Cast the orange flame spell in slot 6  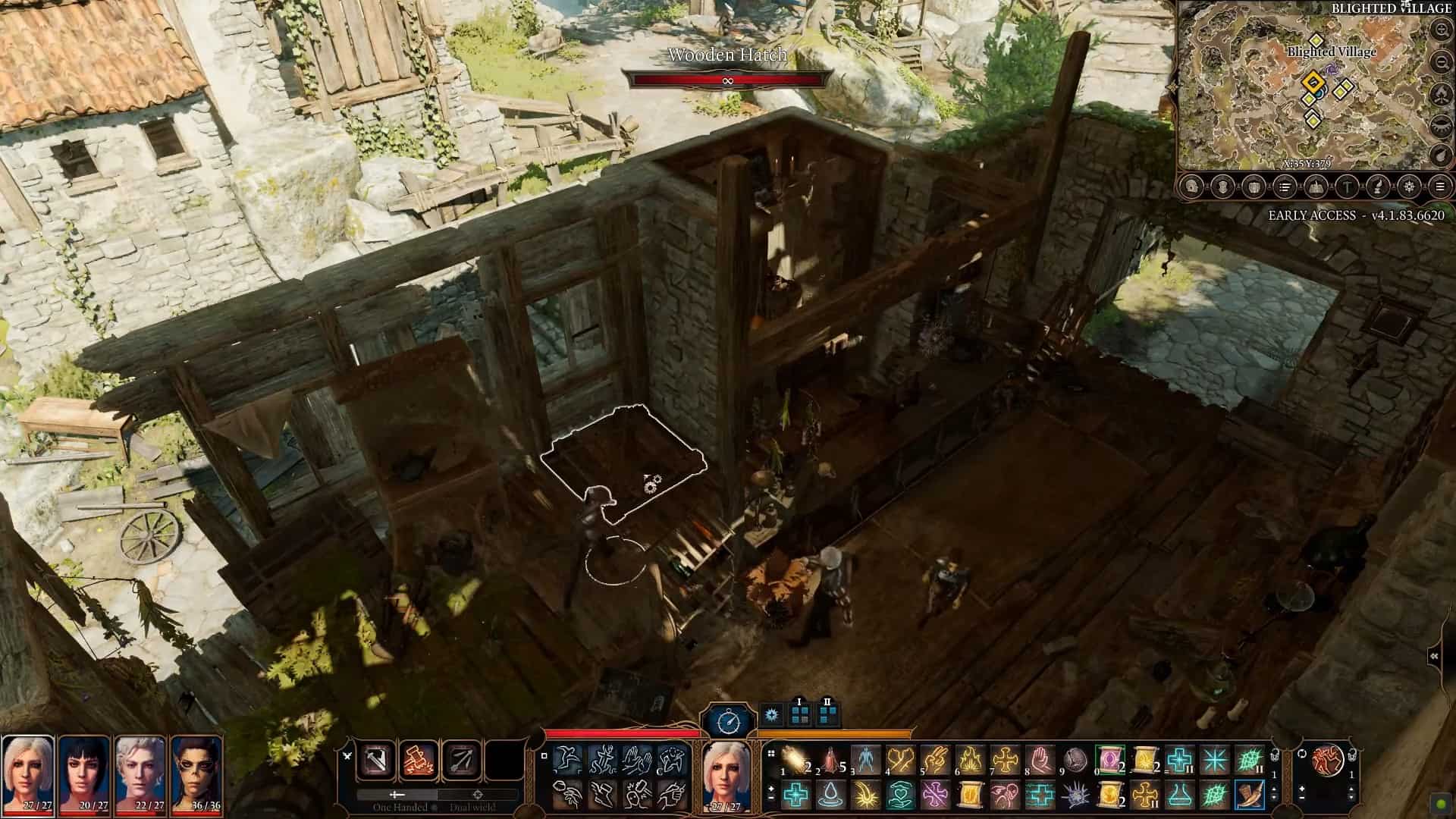971,759
